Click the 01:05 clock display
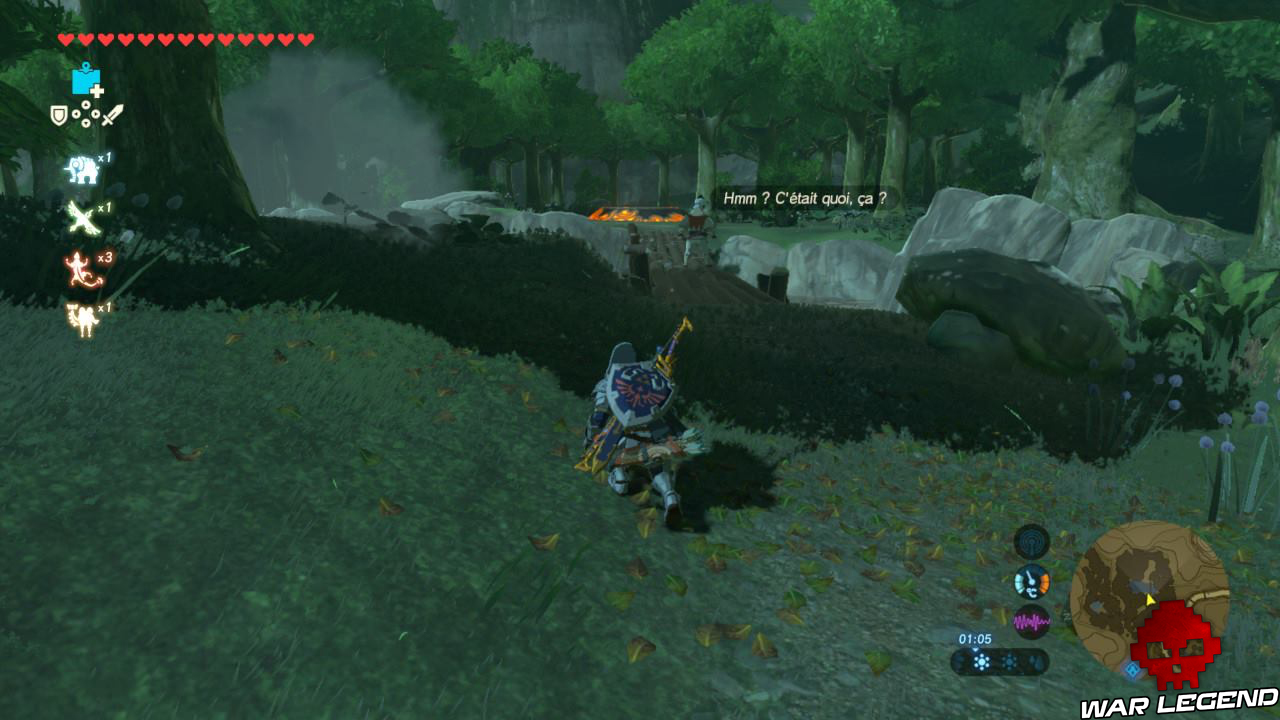 975,638
